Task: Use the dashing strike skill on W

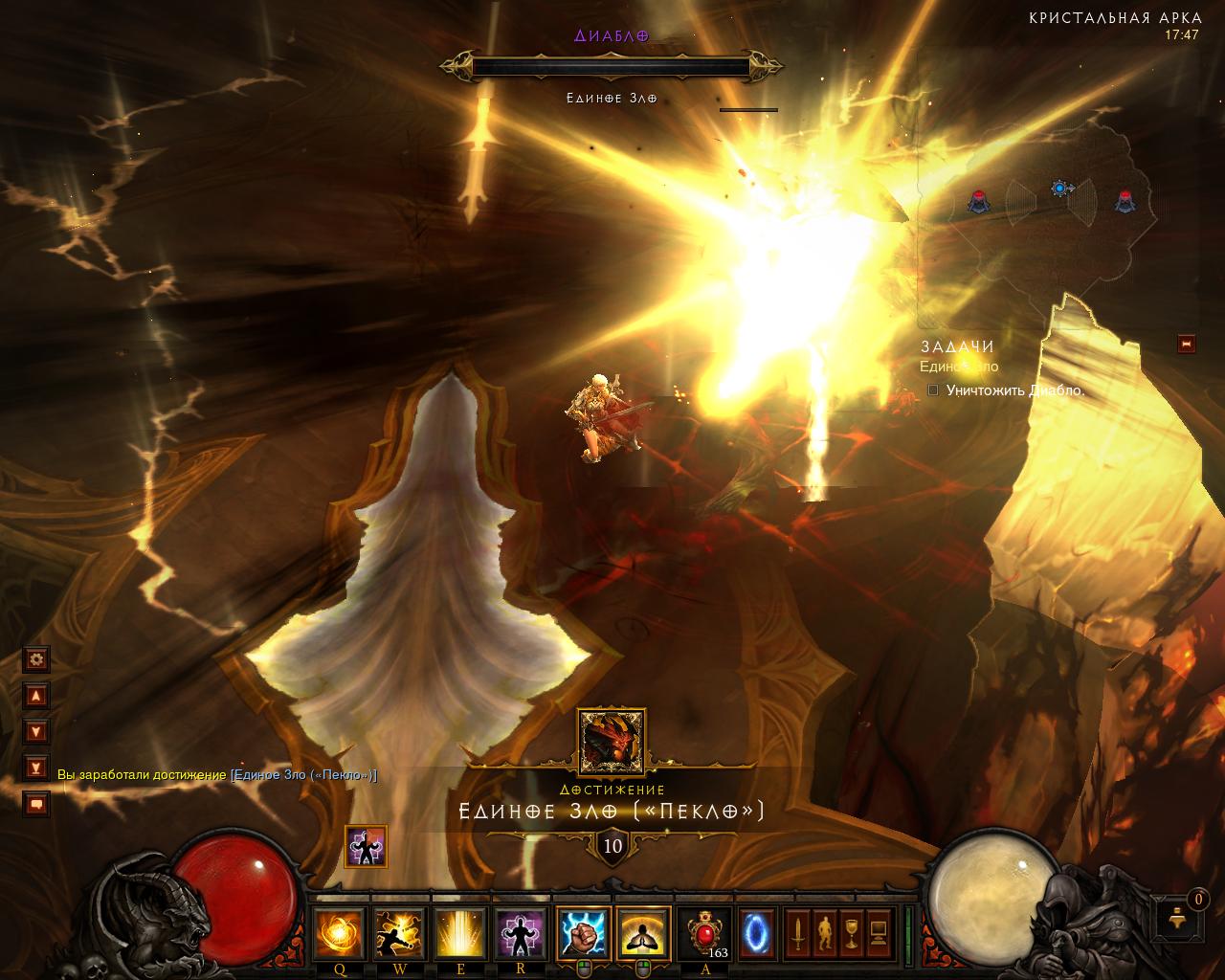Action: (x=399, y=934)
